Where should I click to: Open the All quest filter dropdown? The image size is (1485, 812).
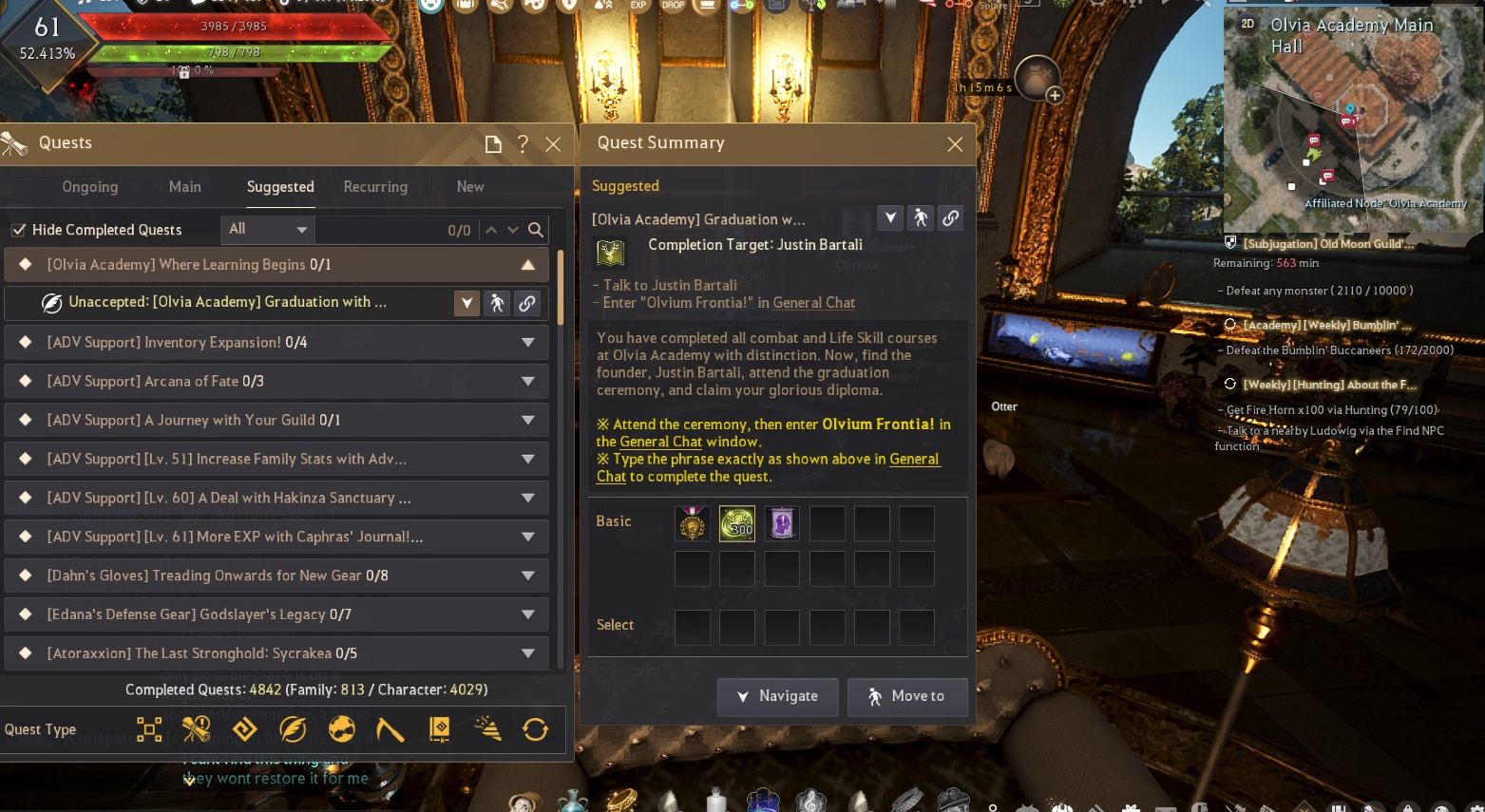point(269,229)
